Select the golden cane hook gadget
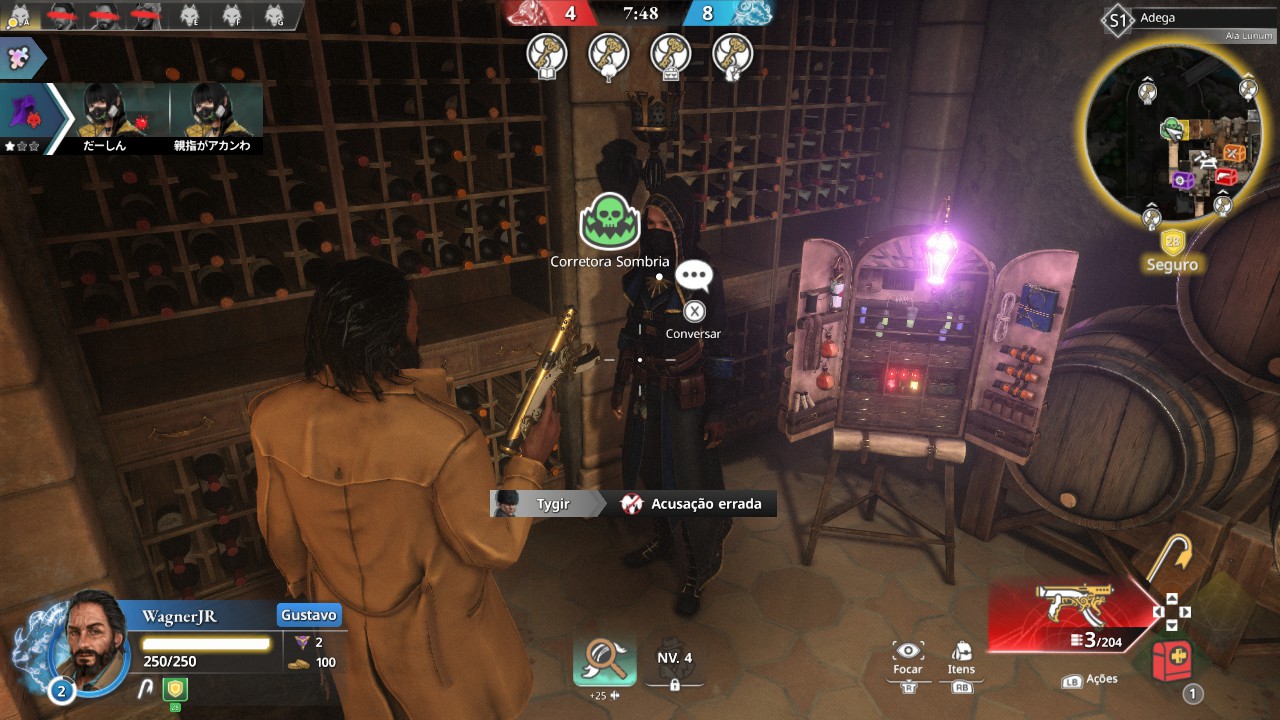The image size is (1280, 720). tap(1166, 560)
